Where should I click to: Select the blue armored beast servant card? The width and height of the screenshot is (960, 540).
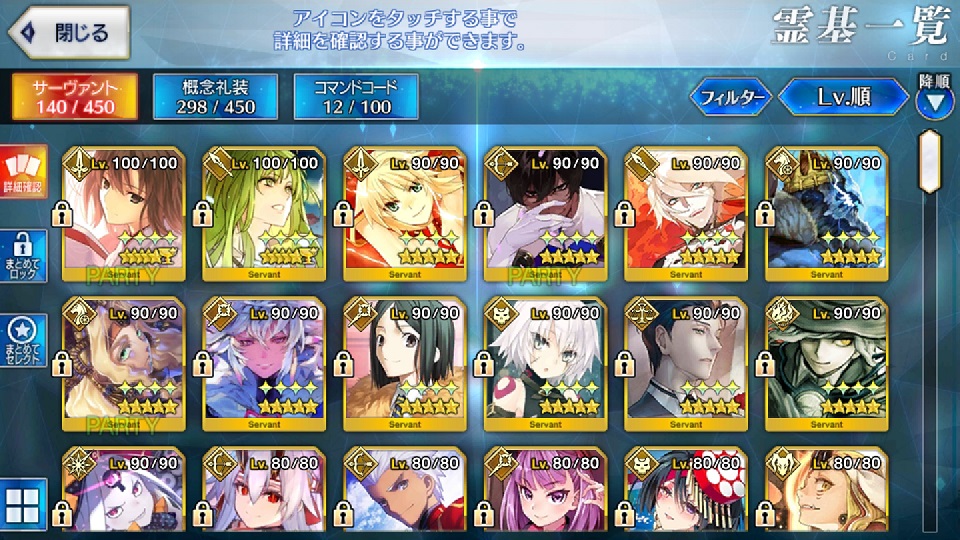[826, 214]
